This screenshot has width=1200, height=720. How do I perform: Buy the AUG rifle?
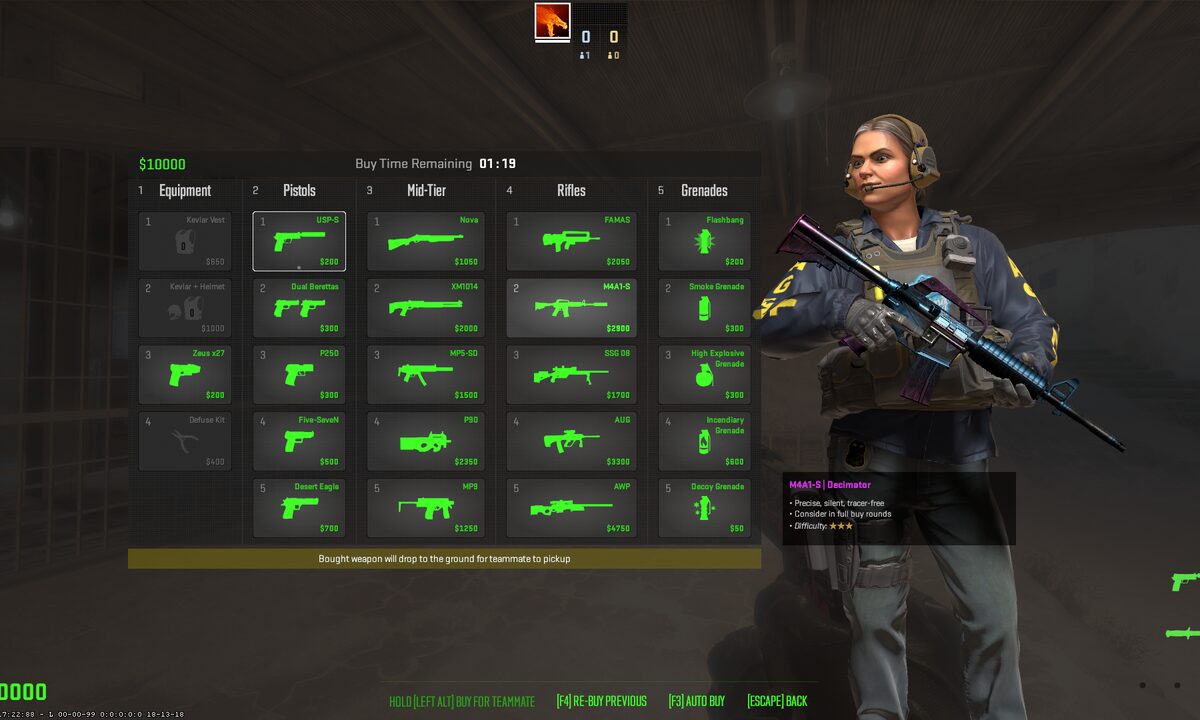pyautogui.click(x=571, y=441)
